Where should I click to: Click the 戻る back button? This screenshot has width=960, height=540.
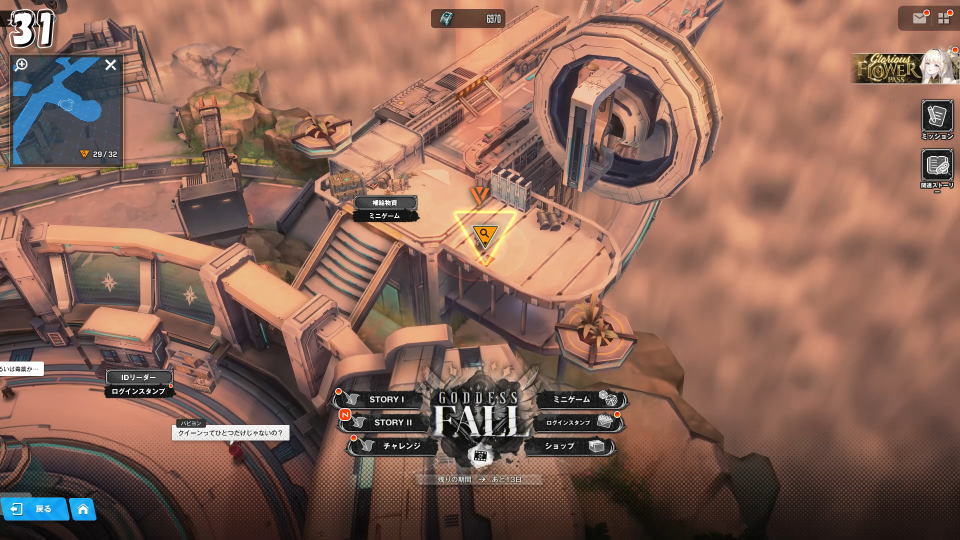tap(34, 509)
